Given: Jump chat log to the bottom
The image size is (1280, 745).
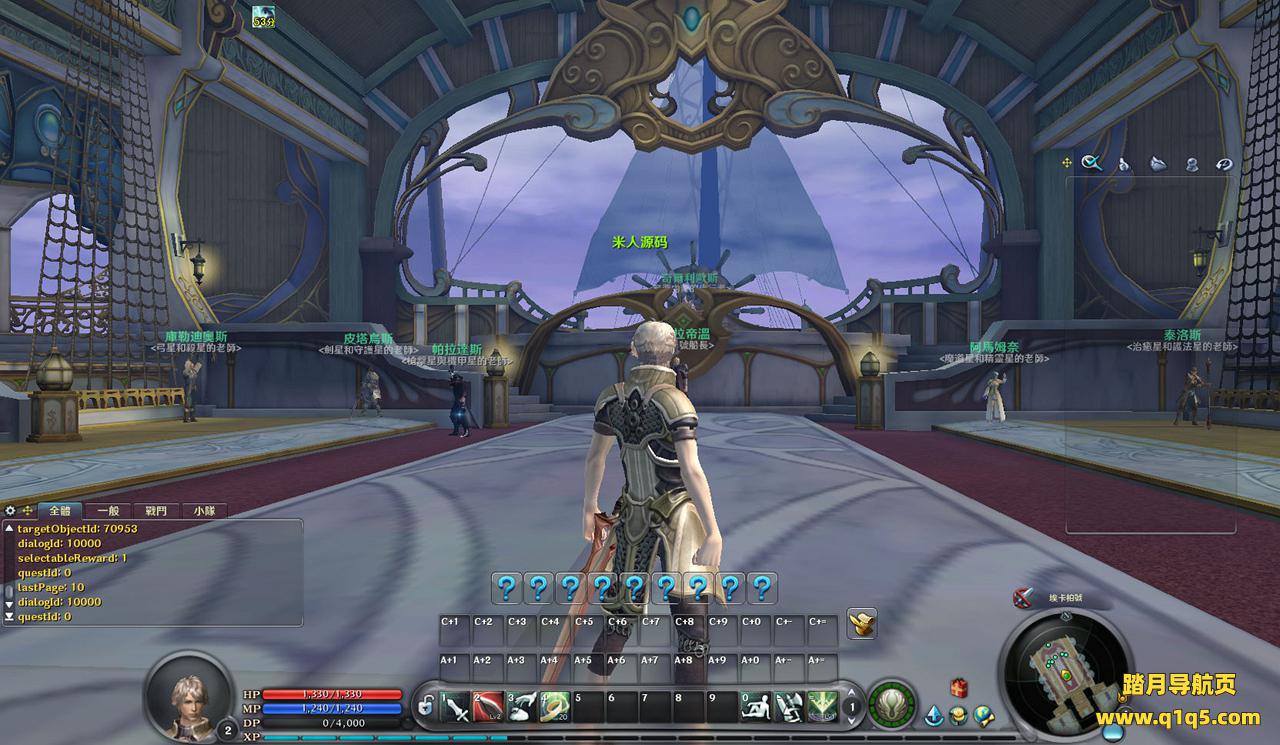Looking at the screenshot, I should pyautogui.click(x=9, y=617).
